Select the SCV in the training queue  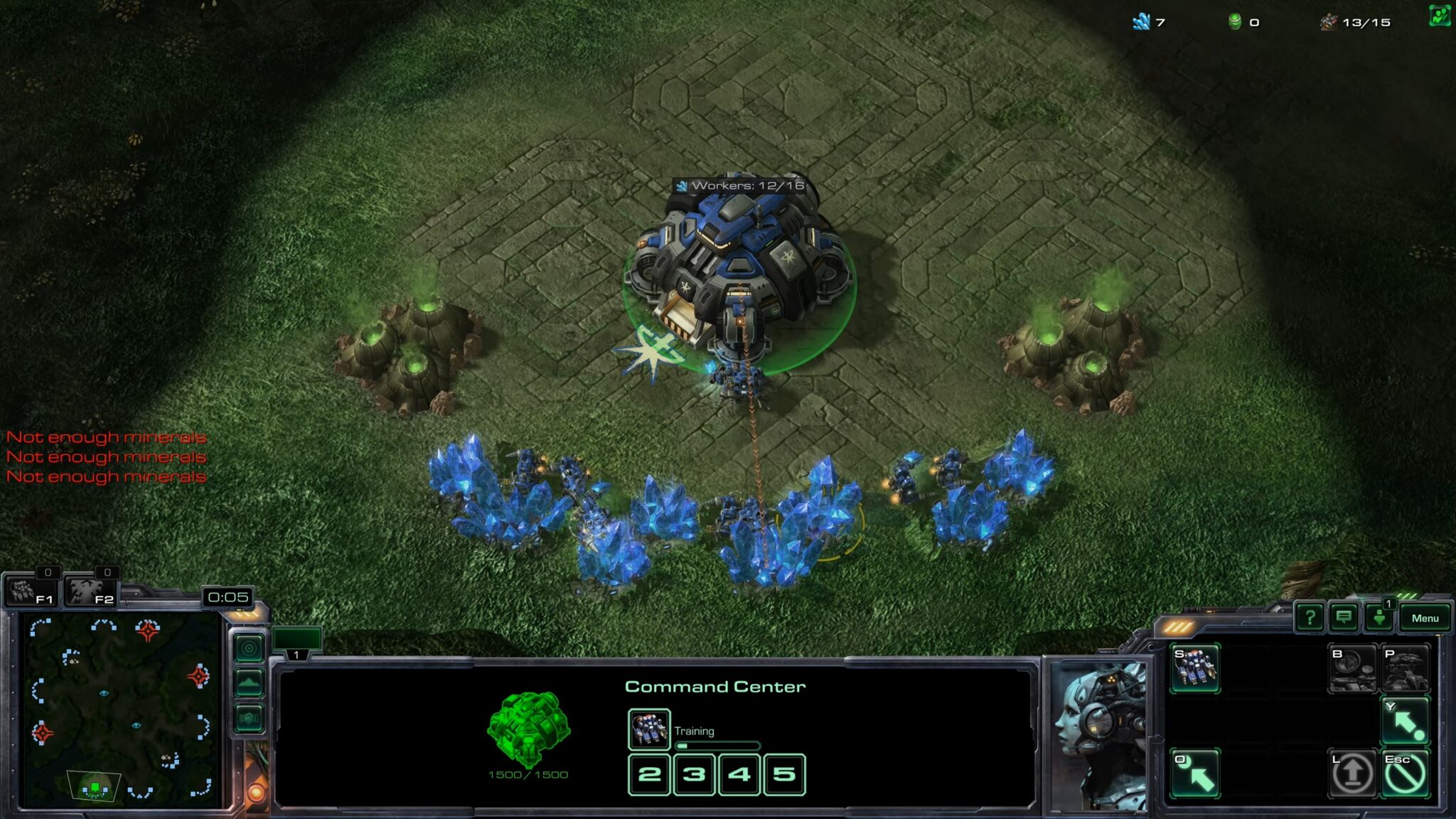(649, 729)
